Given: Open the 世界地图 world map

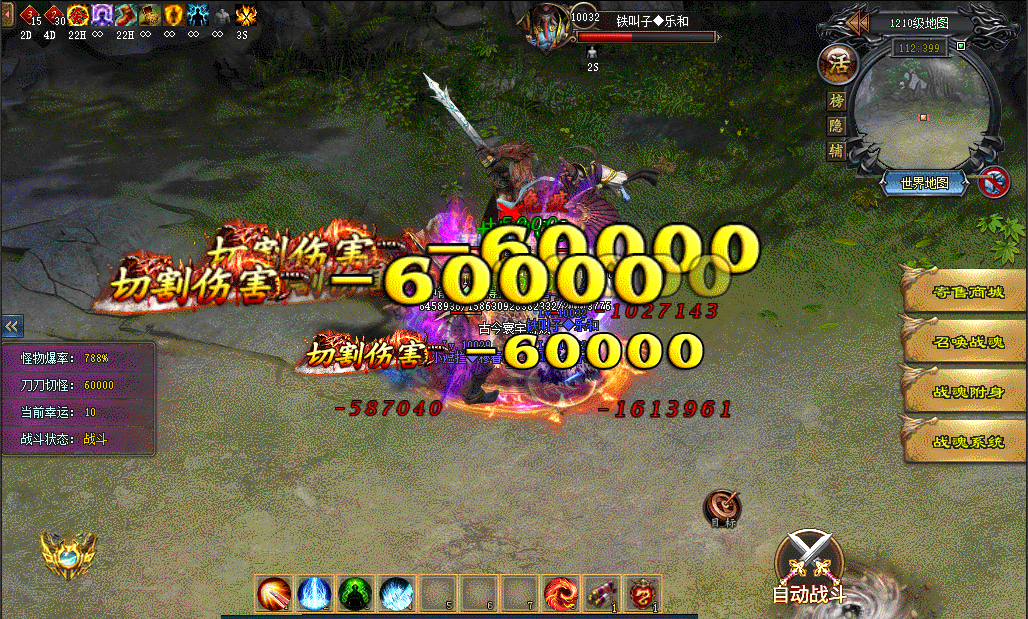Looking at the screenshot, I should pyautogui.click(x=925, y=183).
